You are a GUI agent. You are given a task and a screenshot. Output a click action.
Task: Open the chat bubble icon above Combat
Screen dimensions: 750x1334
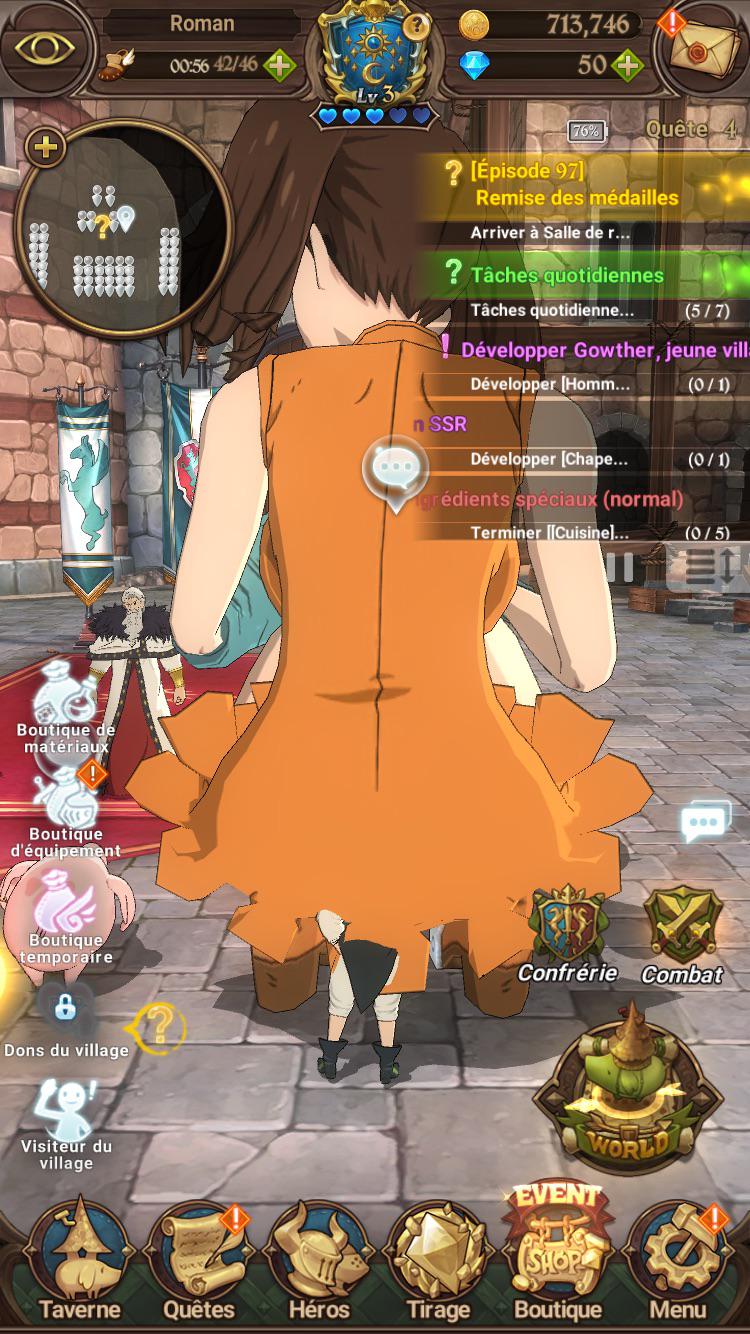click(x=705, y=823)
